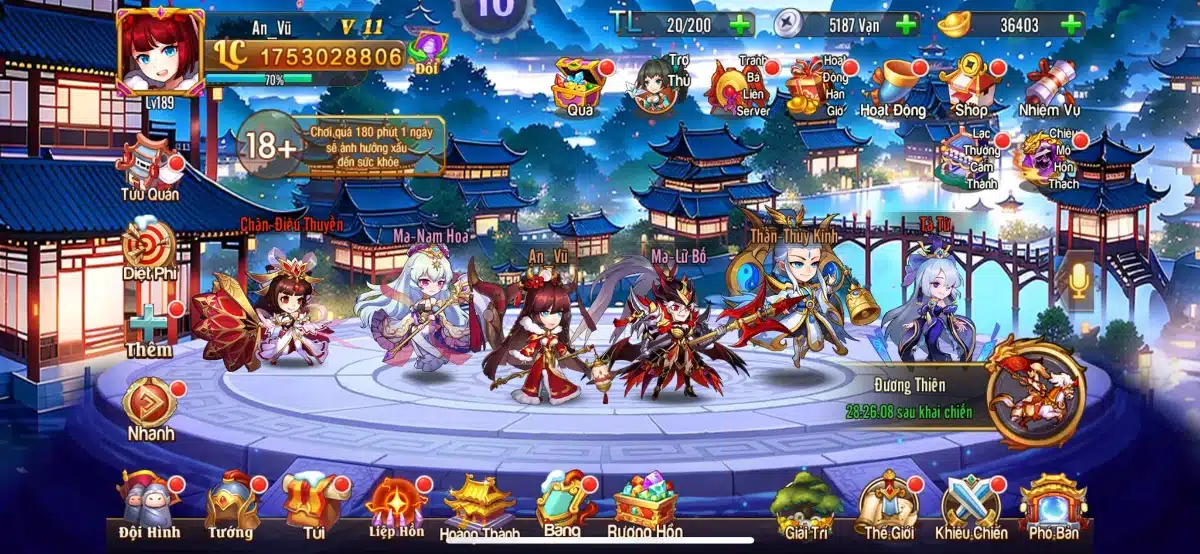Claim gifts from the Quà chest

[581, 85]
